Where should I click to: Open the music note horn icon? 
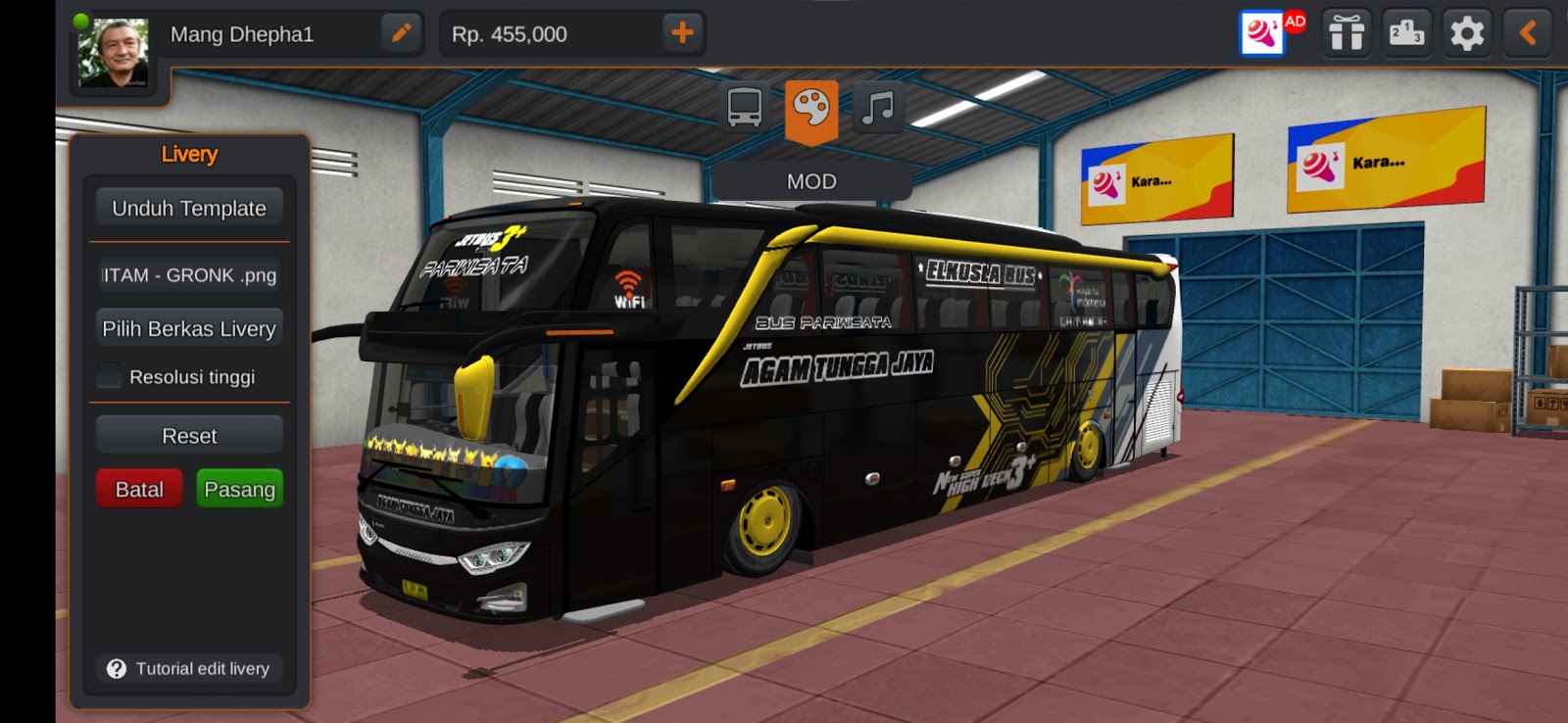pos(877,108)
